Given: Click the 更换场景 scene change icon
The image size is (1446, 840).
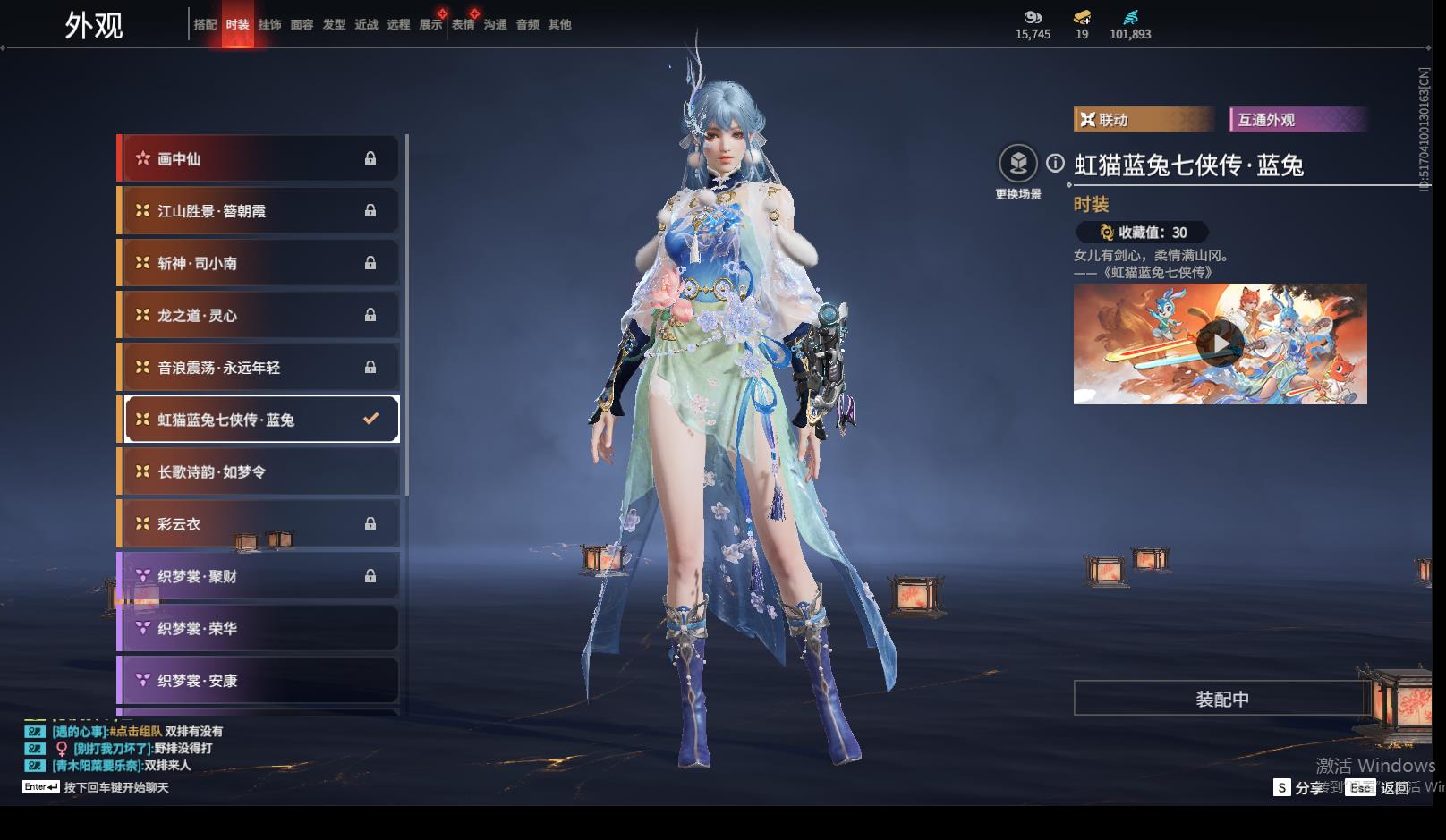Looking at the screenshot, I should click(x=1018, y=165).
